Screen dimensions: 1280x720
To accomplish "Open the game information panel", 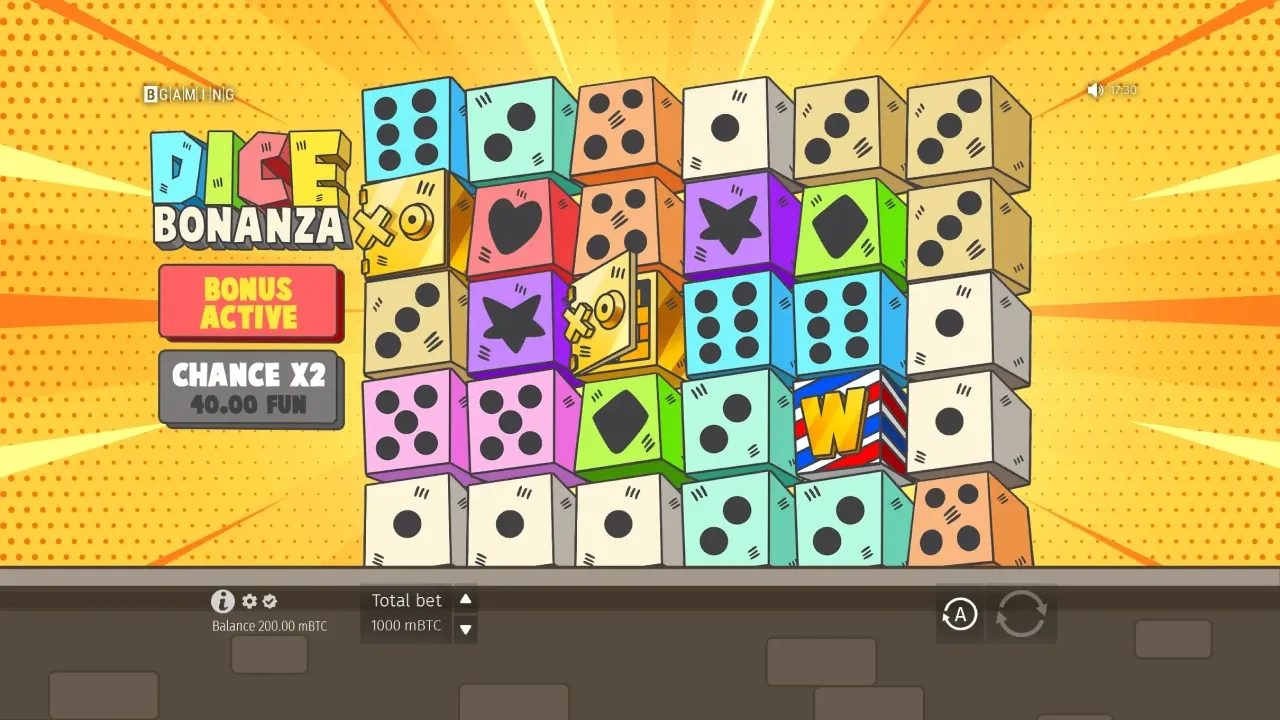I will point(221,601).
